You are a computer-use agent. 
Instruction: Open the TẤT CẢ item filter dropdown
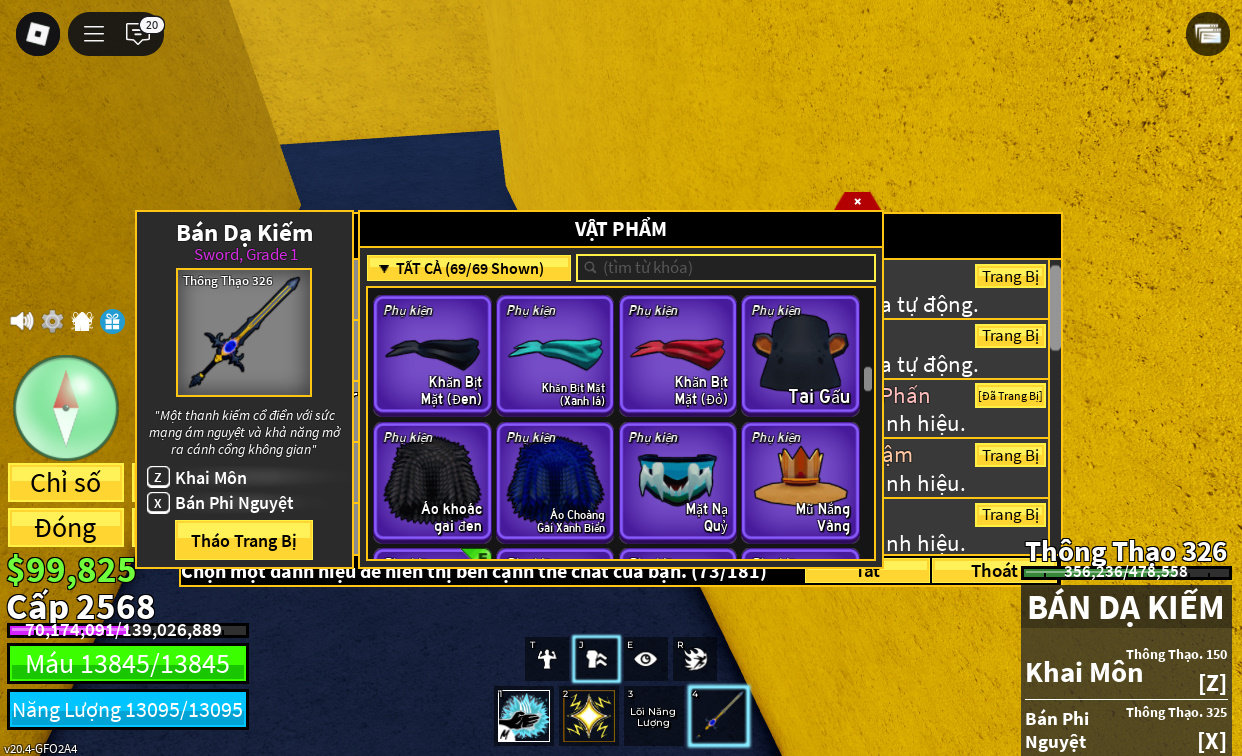[468, 268]
